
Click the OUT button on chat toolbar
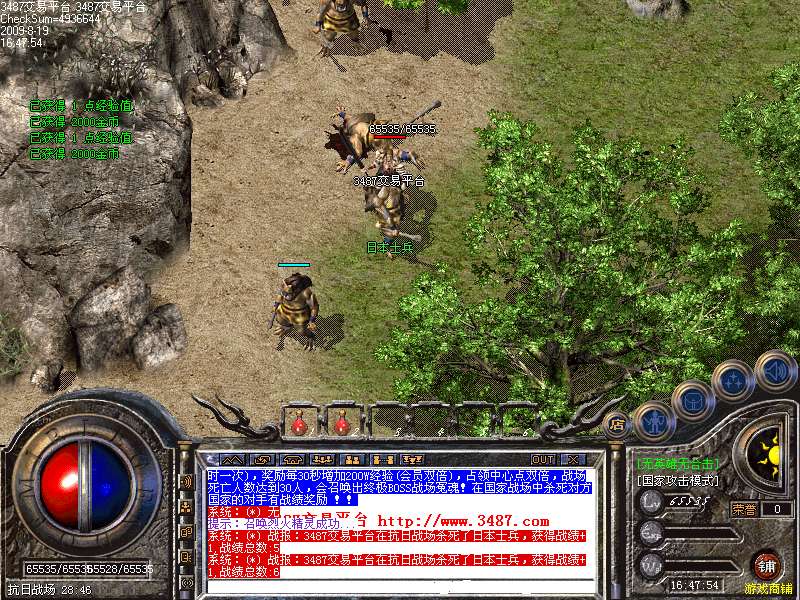[x=543, y=459]
